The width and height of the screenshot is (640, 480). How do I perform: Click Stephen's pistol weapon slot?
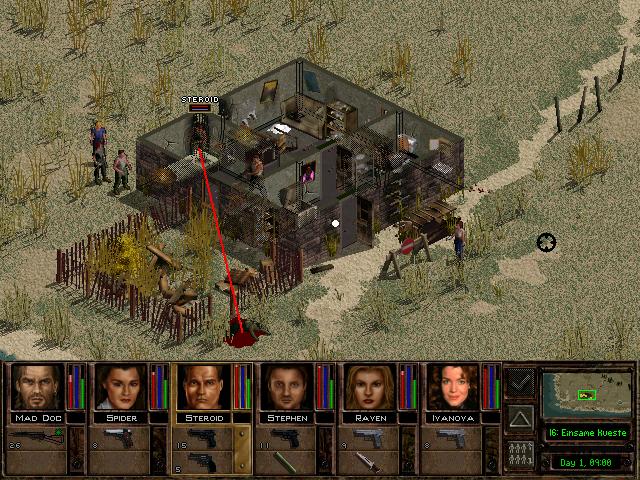290,436
